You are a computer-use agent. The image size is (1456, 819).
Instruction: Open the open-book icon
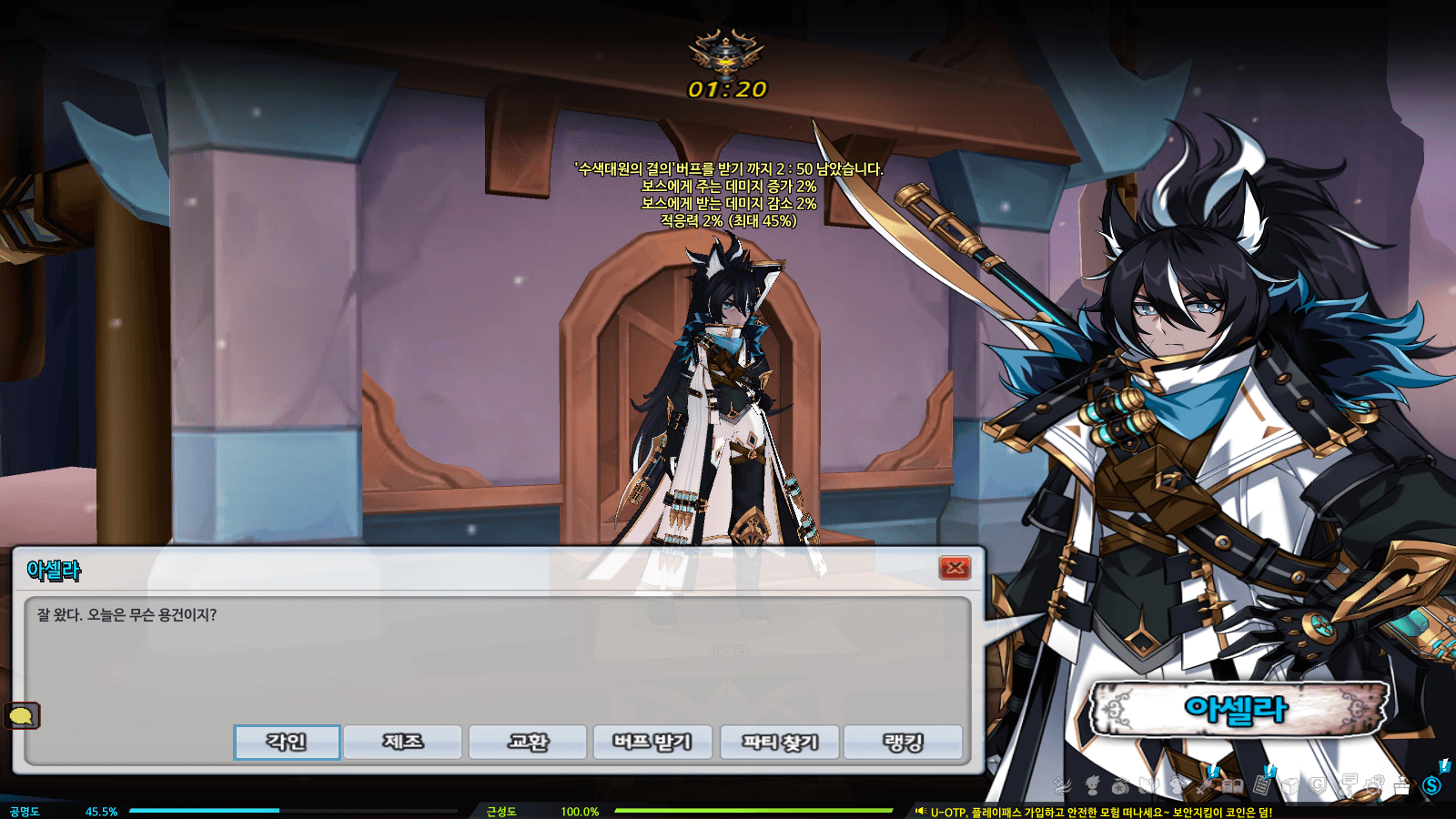click(x=1233, y=784)
